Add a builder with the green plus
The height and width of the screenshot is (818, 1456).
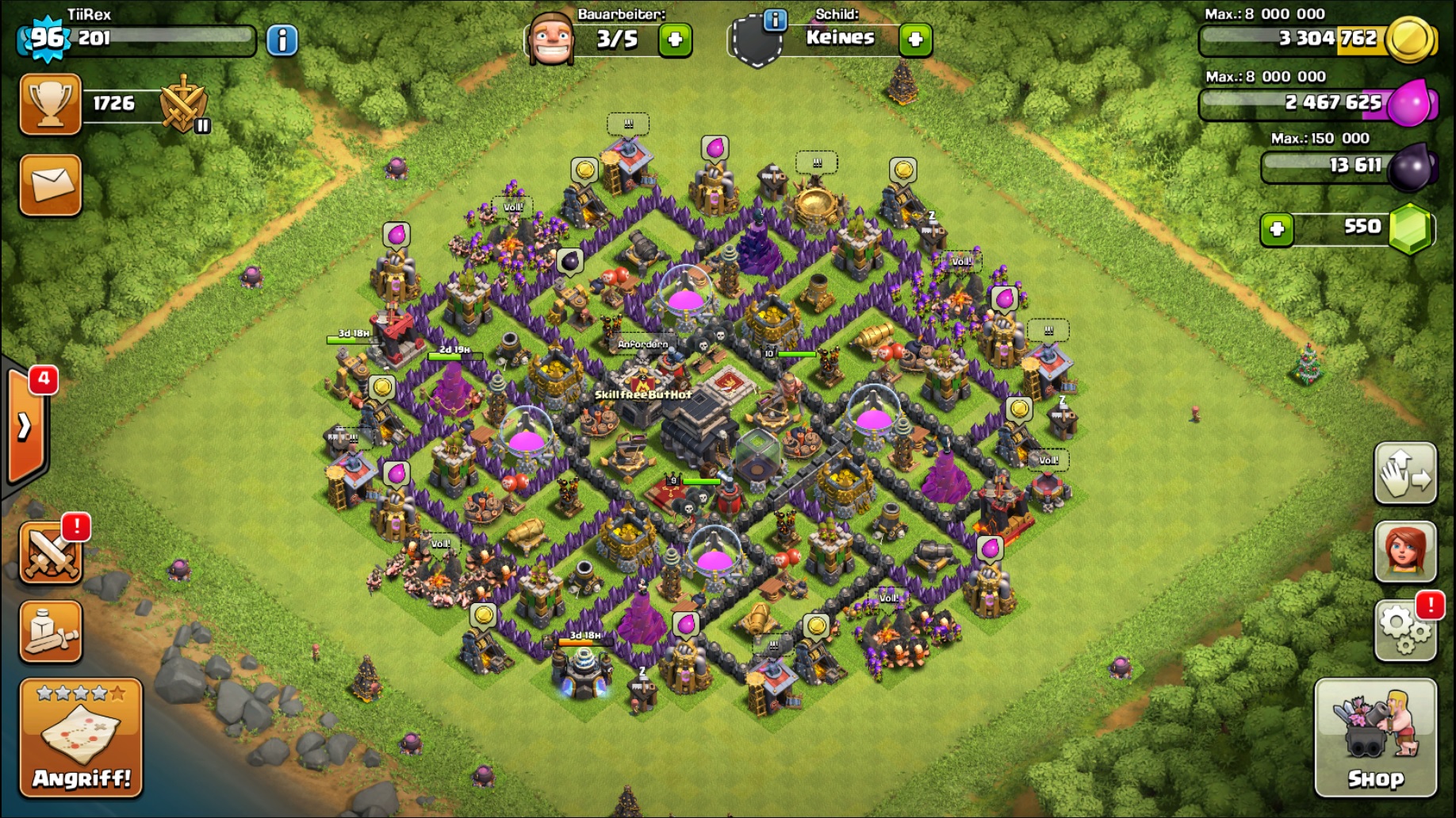(675, 40)
